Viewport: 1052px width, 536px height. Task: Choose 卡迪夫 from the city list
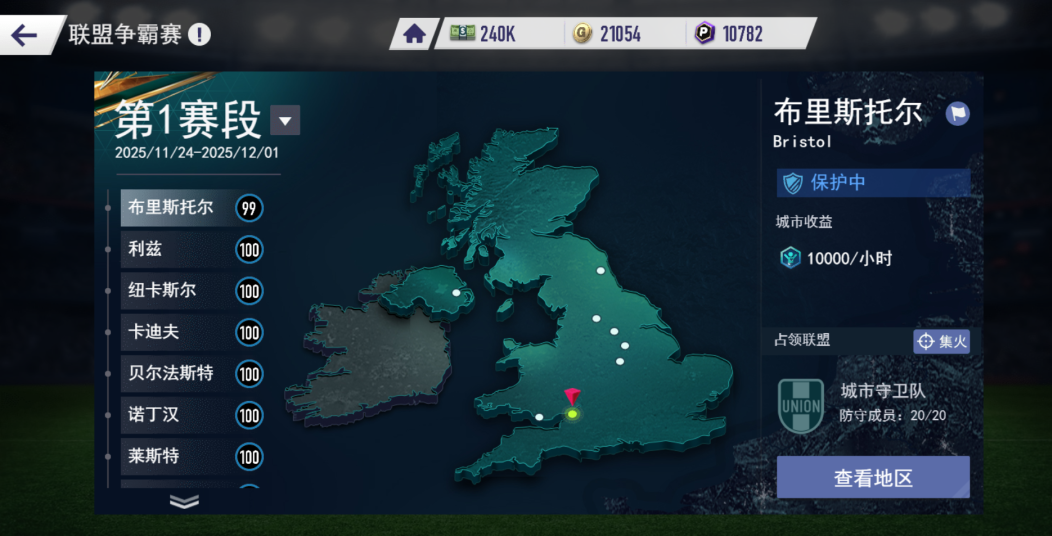coord(172,332)
